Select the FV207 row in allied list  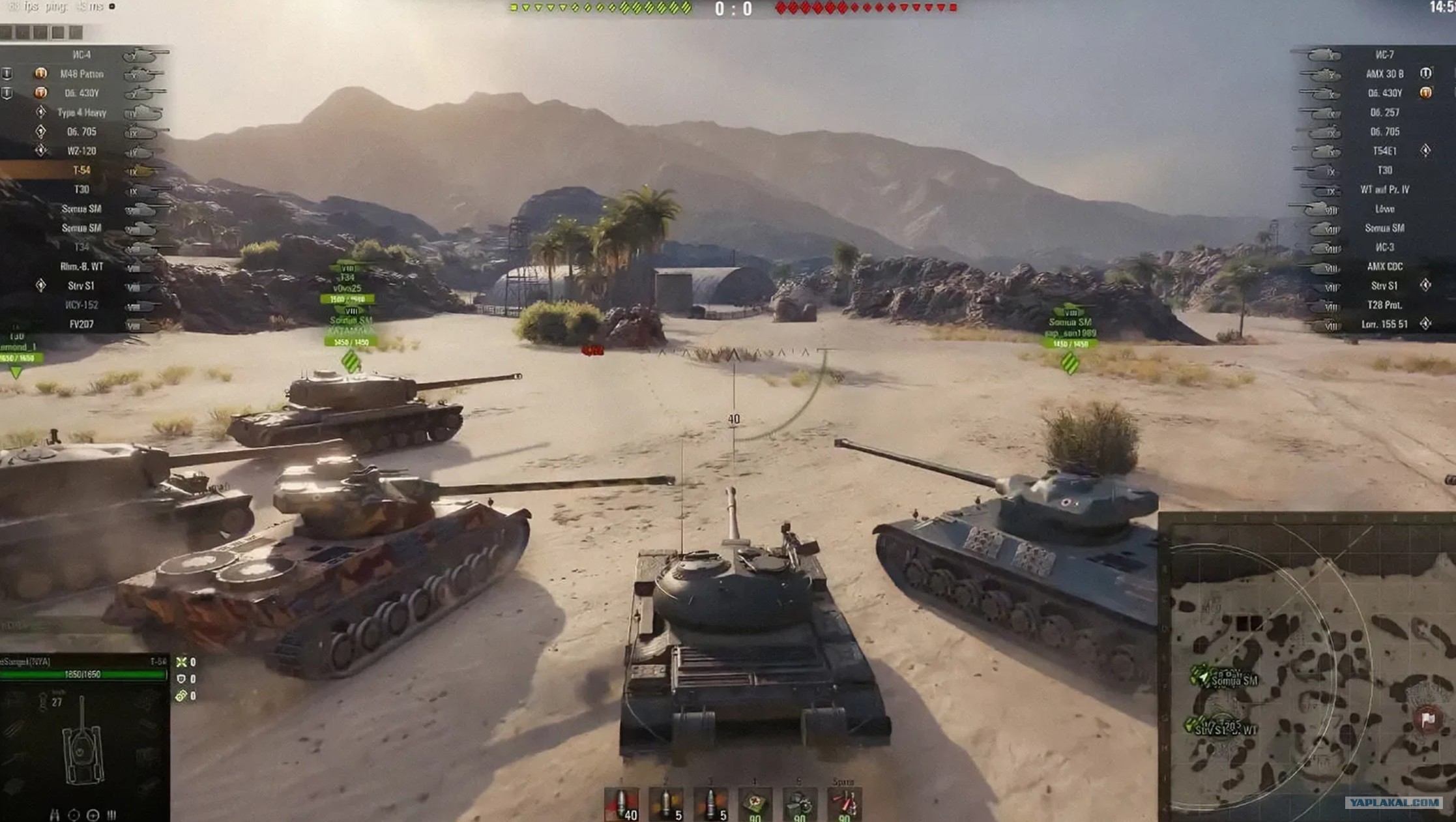click(x=82, y=324)
